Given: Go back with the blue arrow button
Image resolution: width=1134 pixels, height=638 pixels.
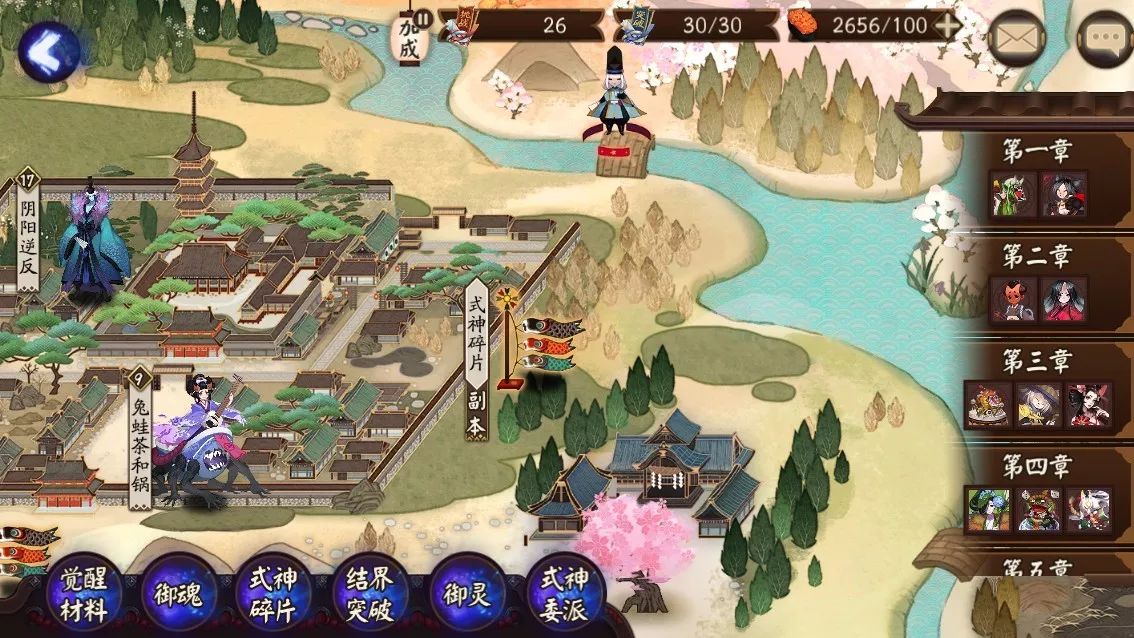Looking at the screenshot, I should [49, 51].
